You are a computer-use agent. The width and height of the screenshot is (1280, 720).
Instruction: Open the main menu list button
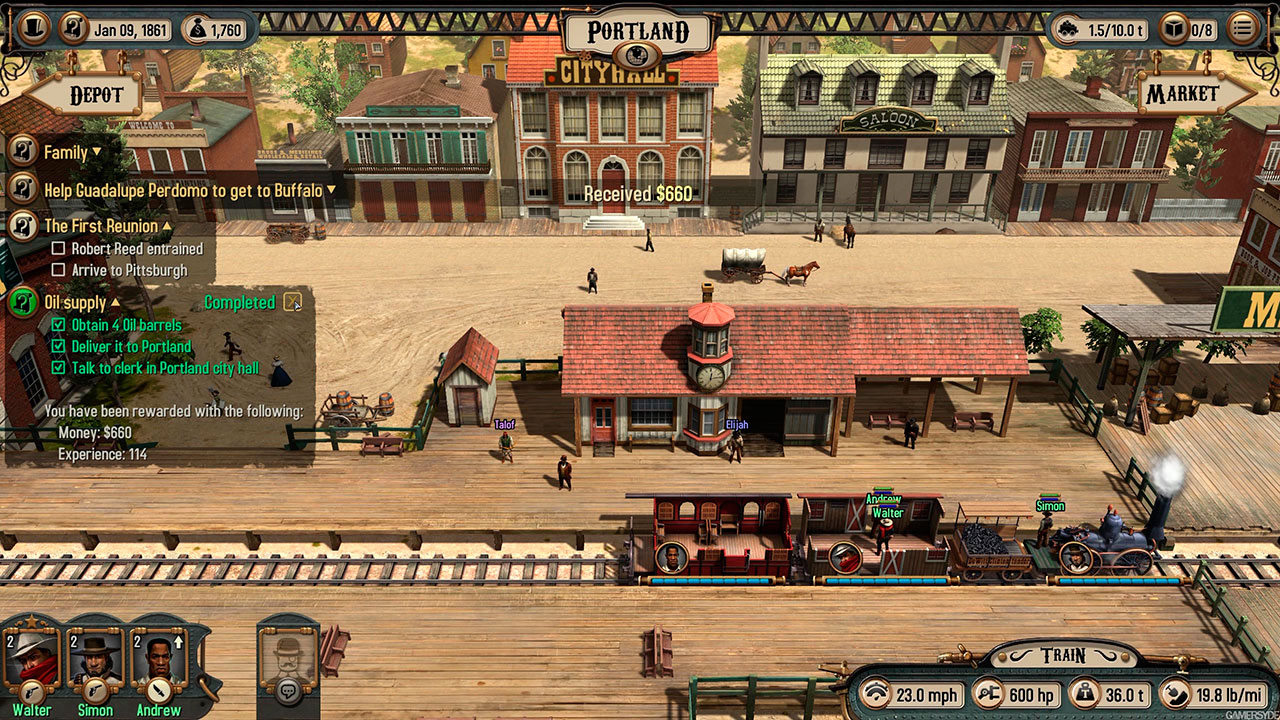[x=1243, y=28]
